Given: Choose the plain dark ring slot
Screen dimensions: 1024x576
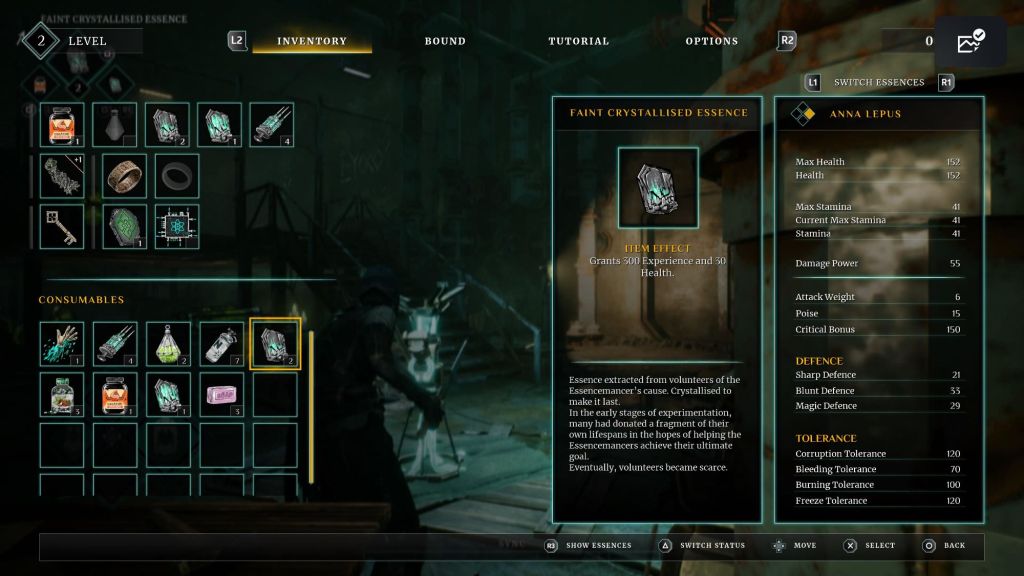Looking at the screenshot, I should [177, 176].
